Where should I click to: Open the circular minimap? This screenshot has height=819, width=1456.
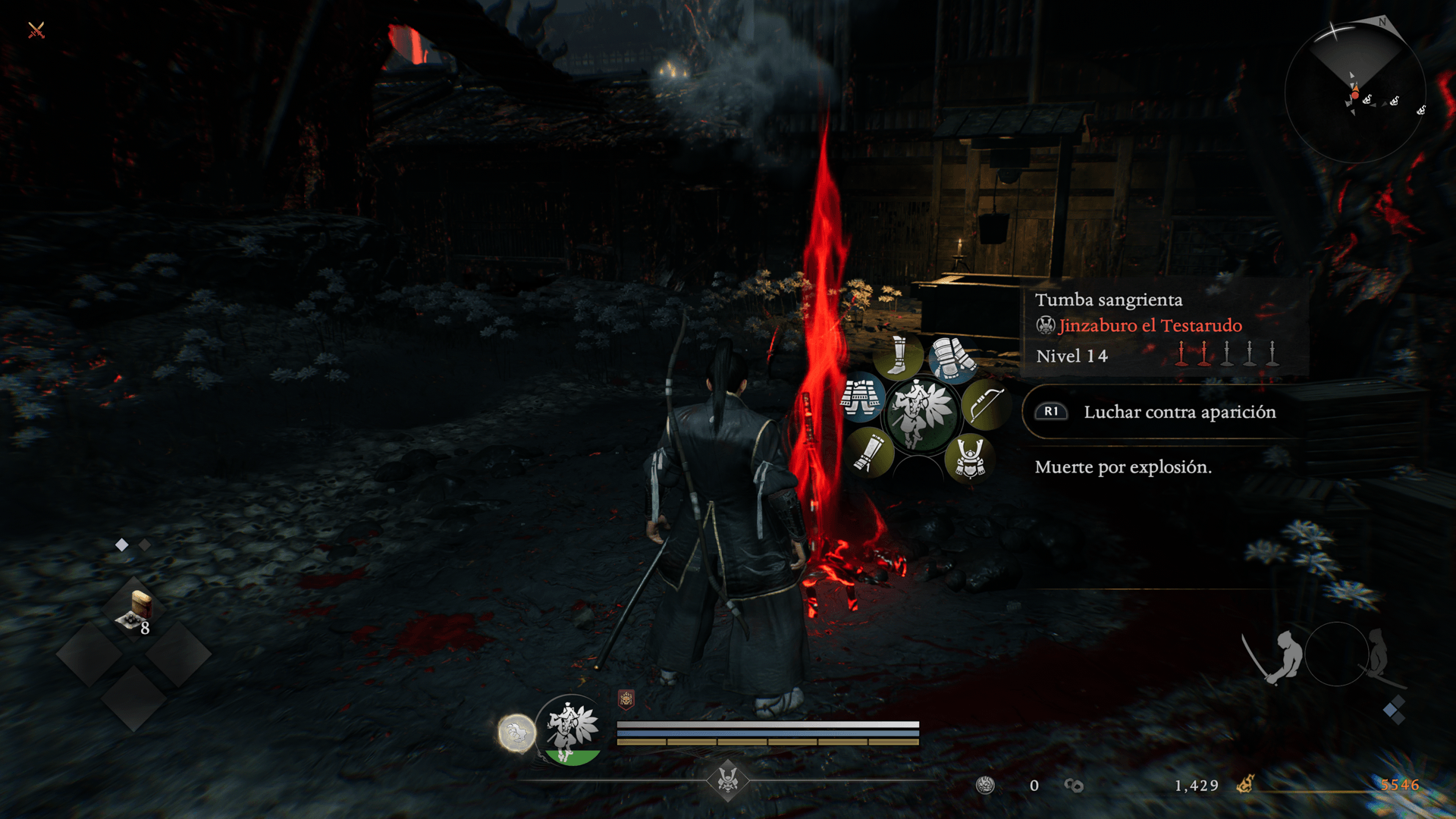(x=1355, y=93)
